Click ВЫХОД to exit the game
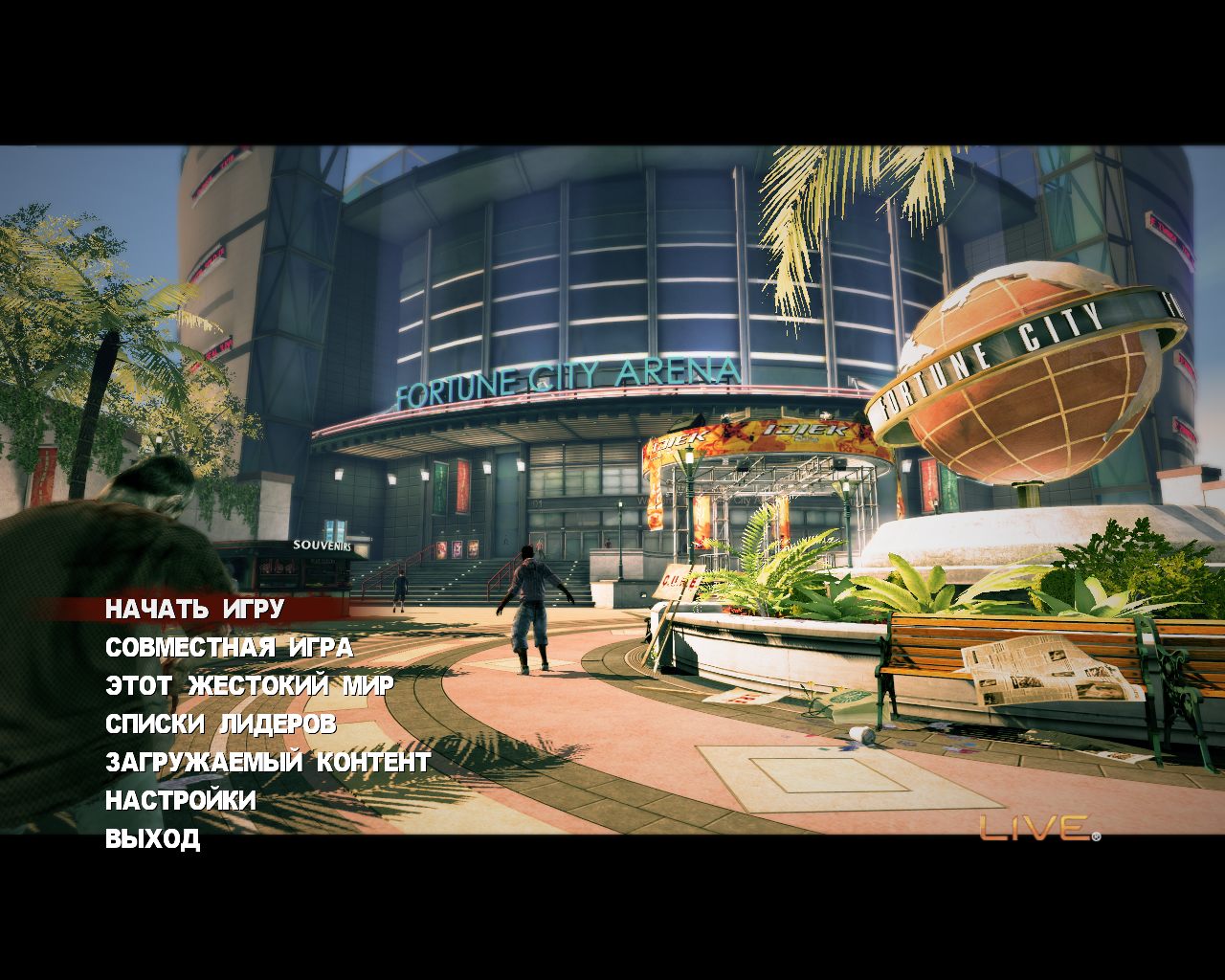The width and height of the screenshot is (1225, 980). point(152,839)
